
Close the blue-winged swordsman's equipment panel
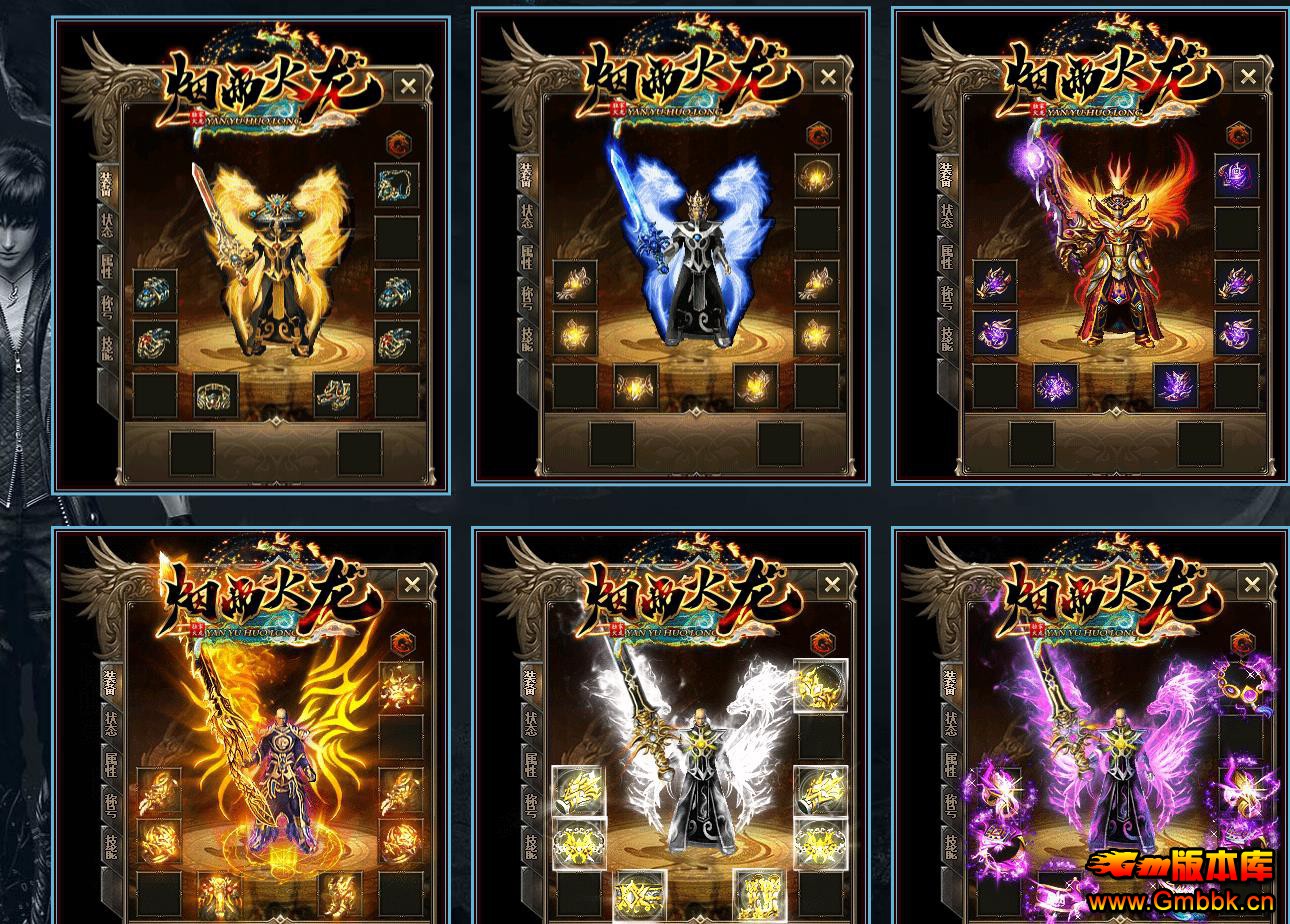click(828, 77)
